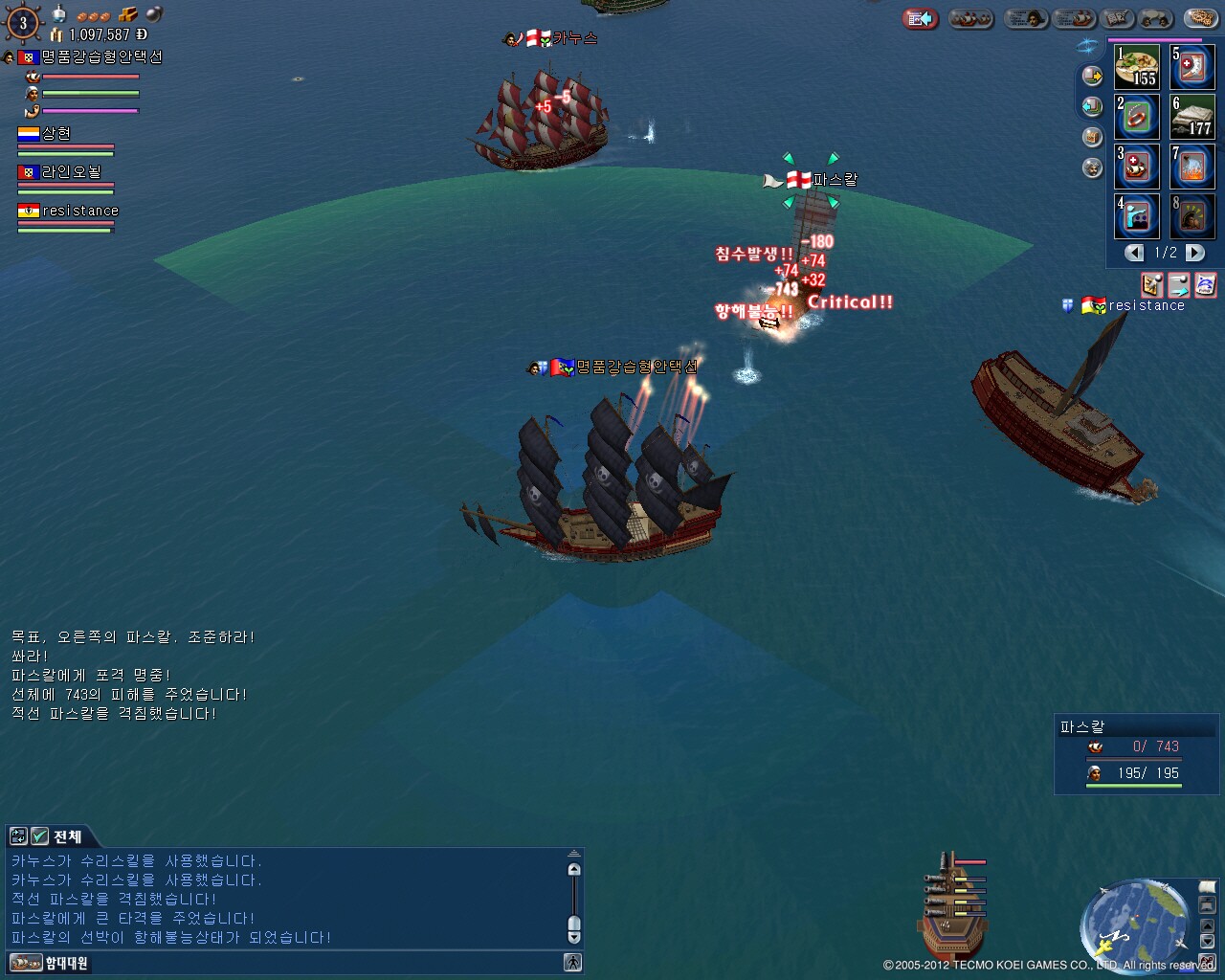1225x980 pixels.
Task: Click the red menu collapse arrow button
Action: tap(921, 18)
